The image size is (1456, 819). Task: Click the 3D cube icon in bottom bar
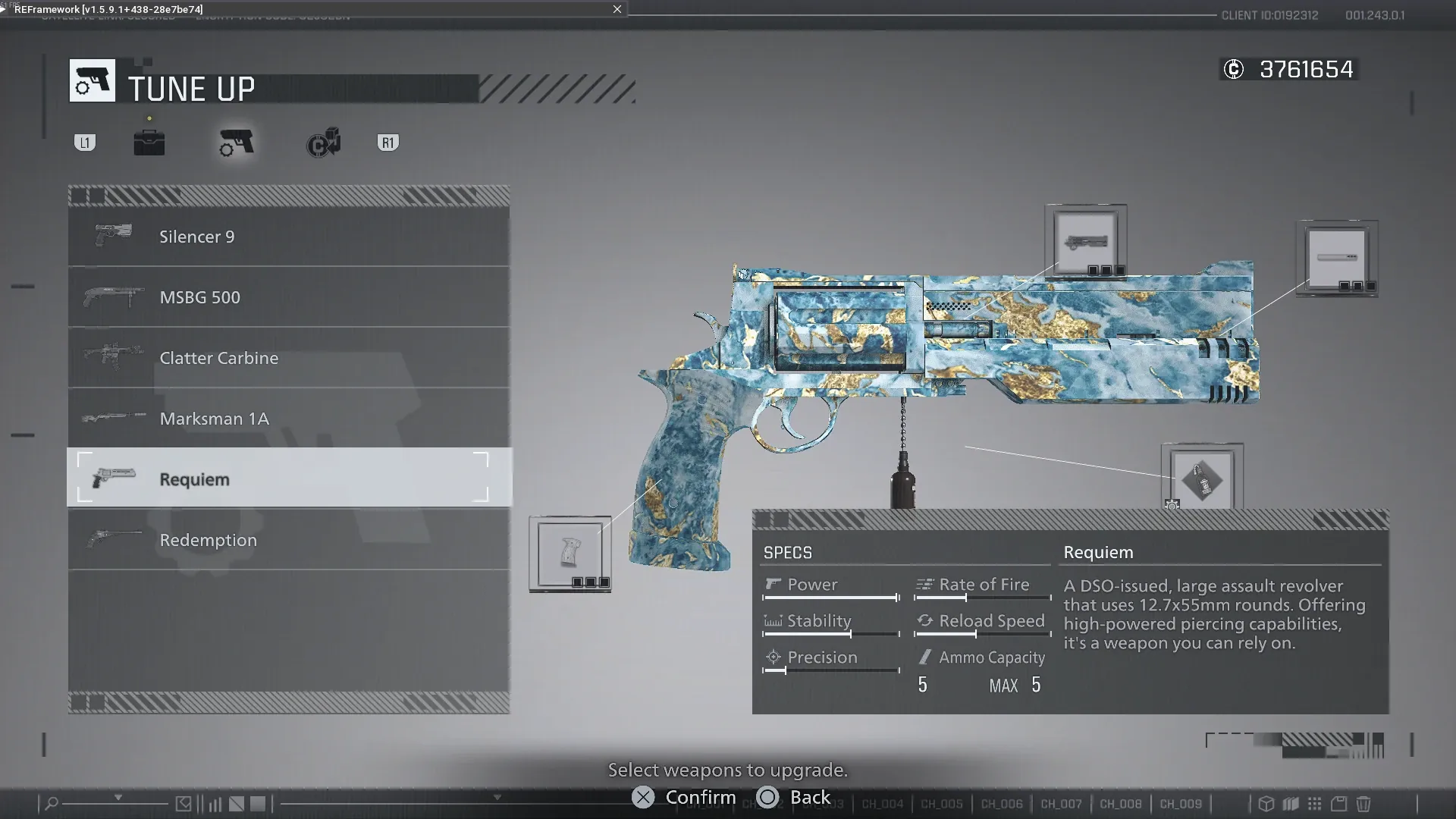(1266, 804)
